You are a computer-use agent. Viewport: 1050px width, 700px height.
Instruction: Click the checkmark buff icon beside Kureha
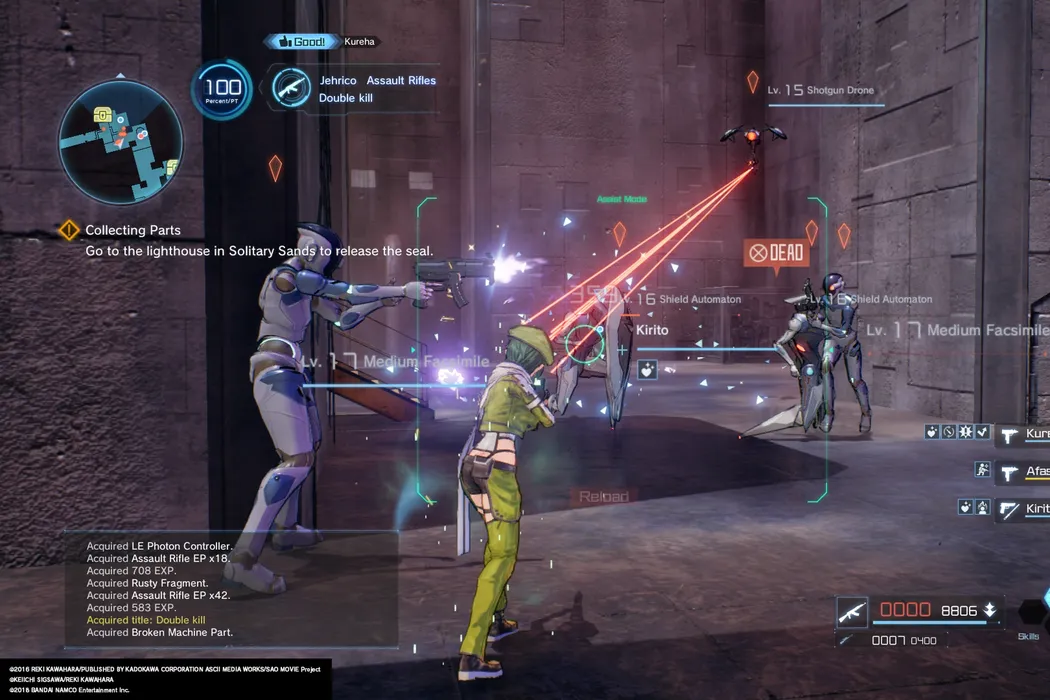982,433
